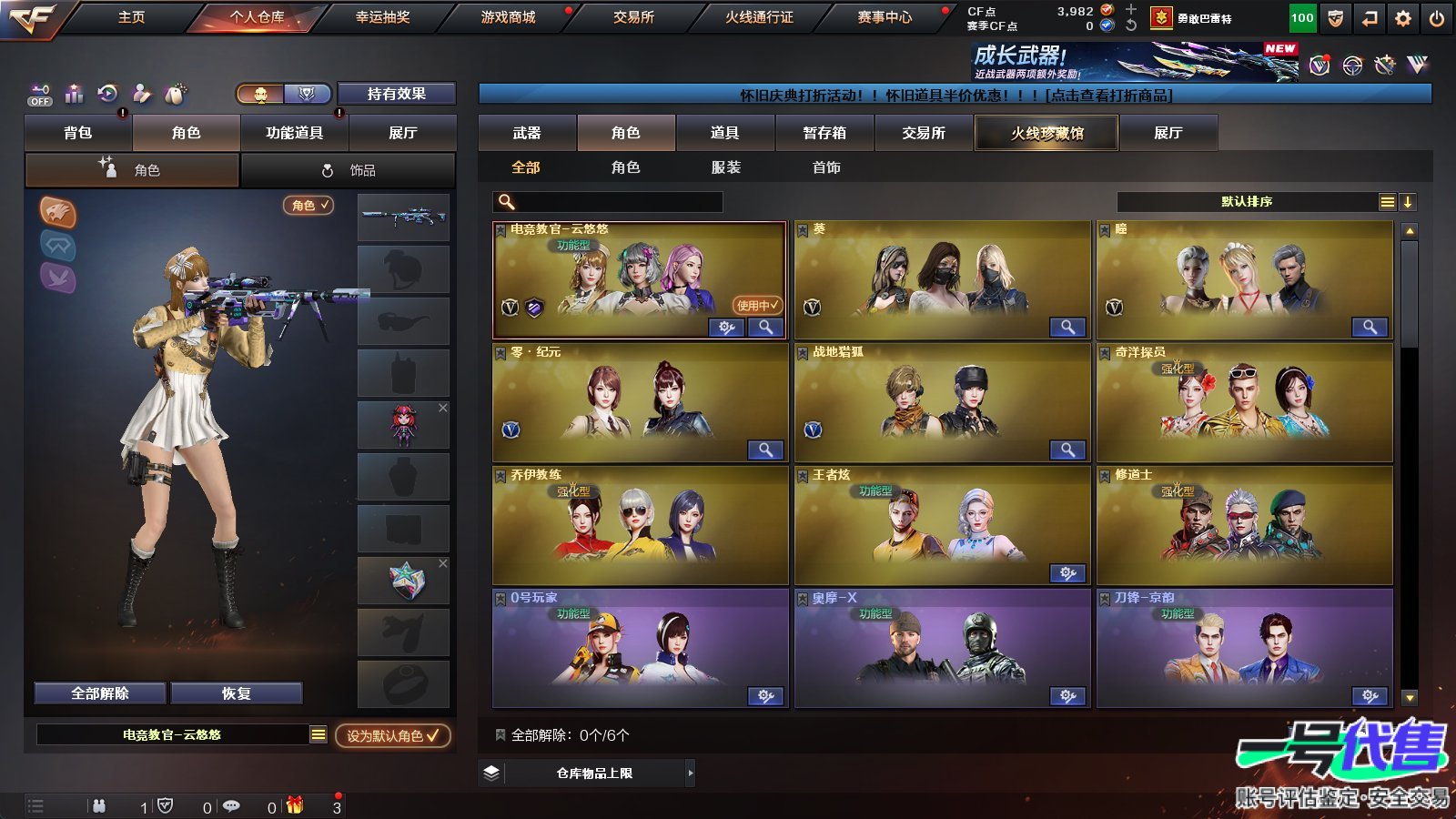Click the wrench upgrade icon near growth weapon banner

click(1384, 65)
